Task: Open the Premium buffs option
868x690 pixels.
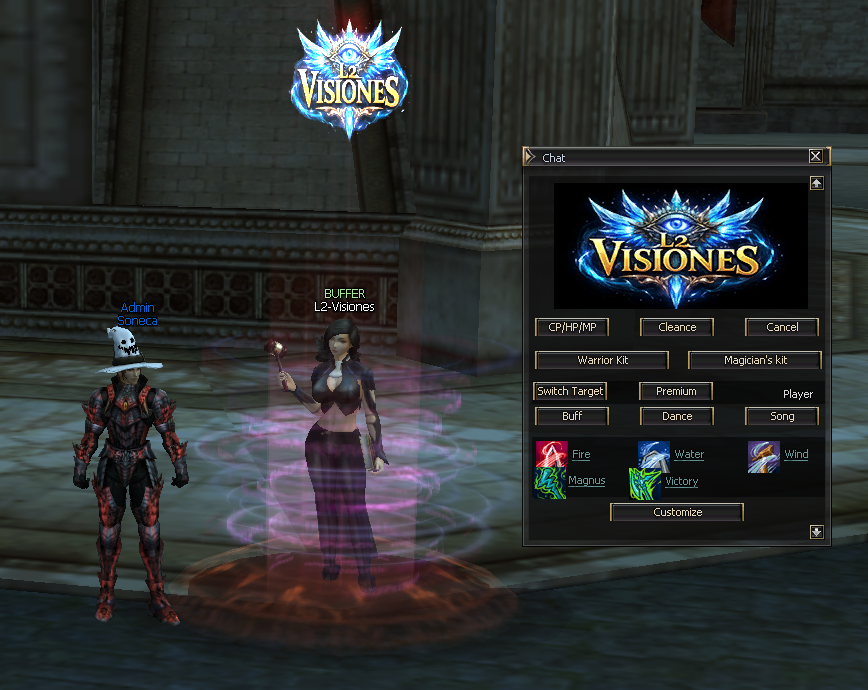Action: 676,391
